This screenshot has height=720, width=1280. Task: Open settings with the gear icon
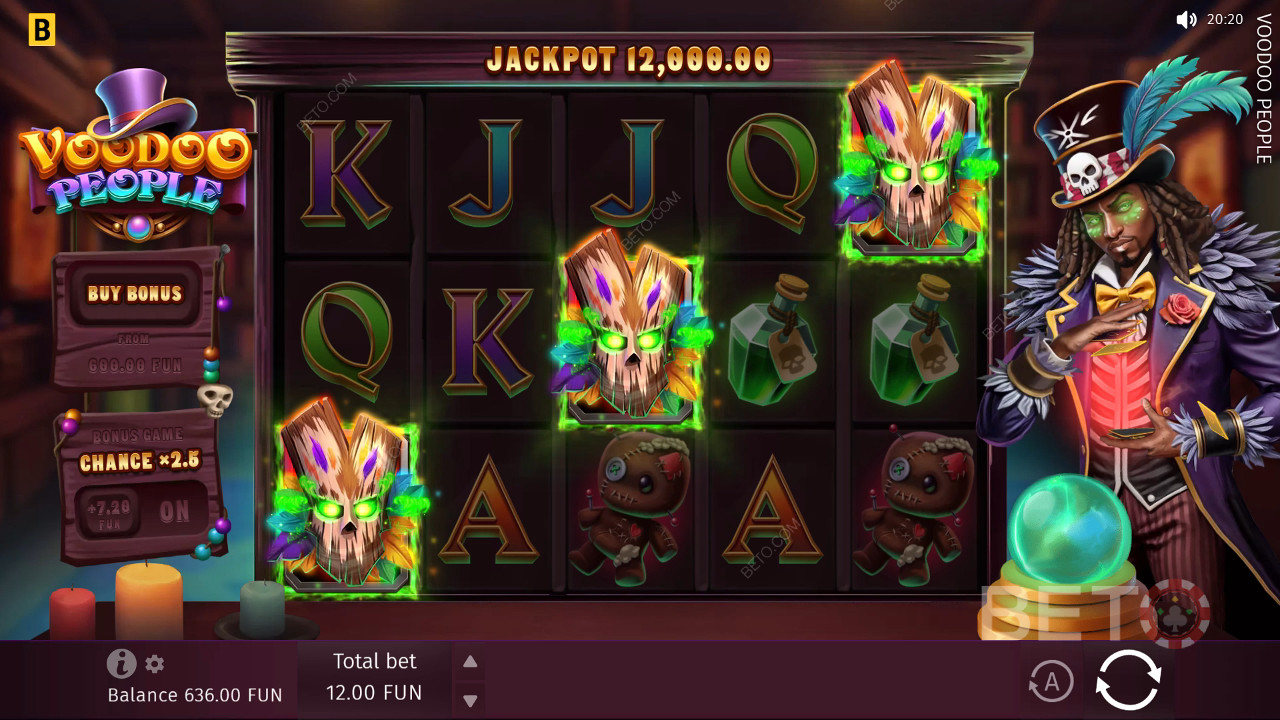point(154,663)
